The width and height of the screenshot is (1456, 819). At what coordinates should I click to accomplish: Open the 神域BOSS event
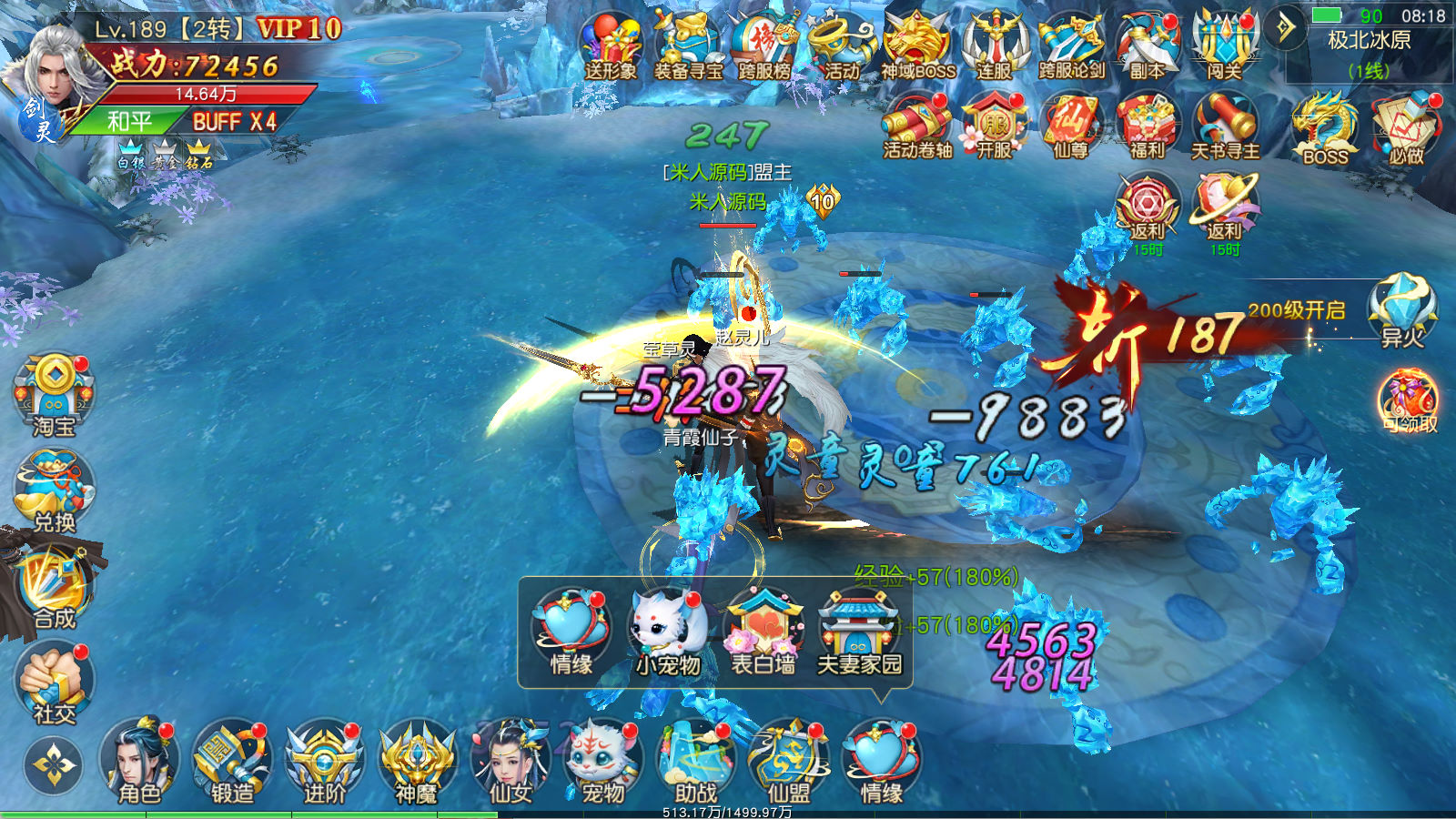point(917,45)
